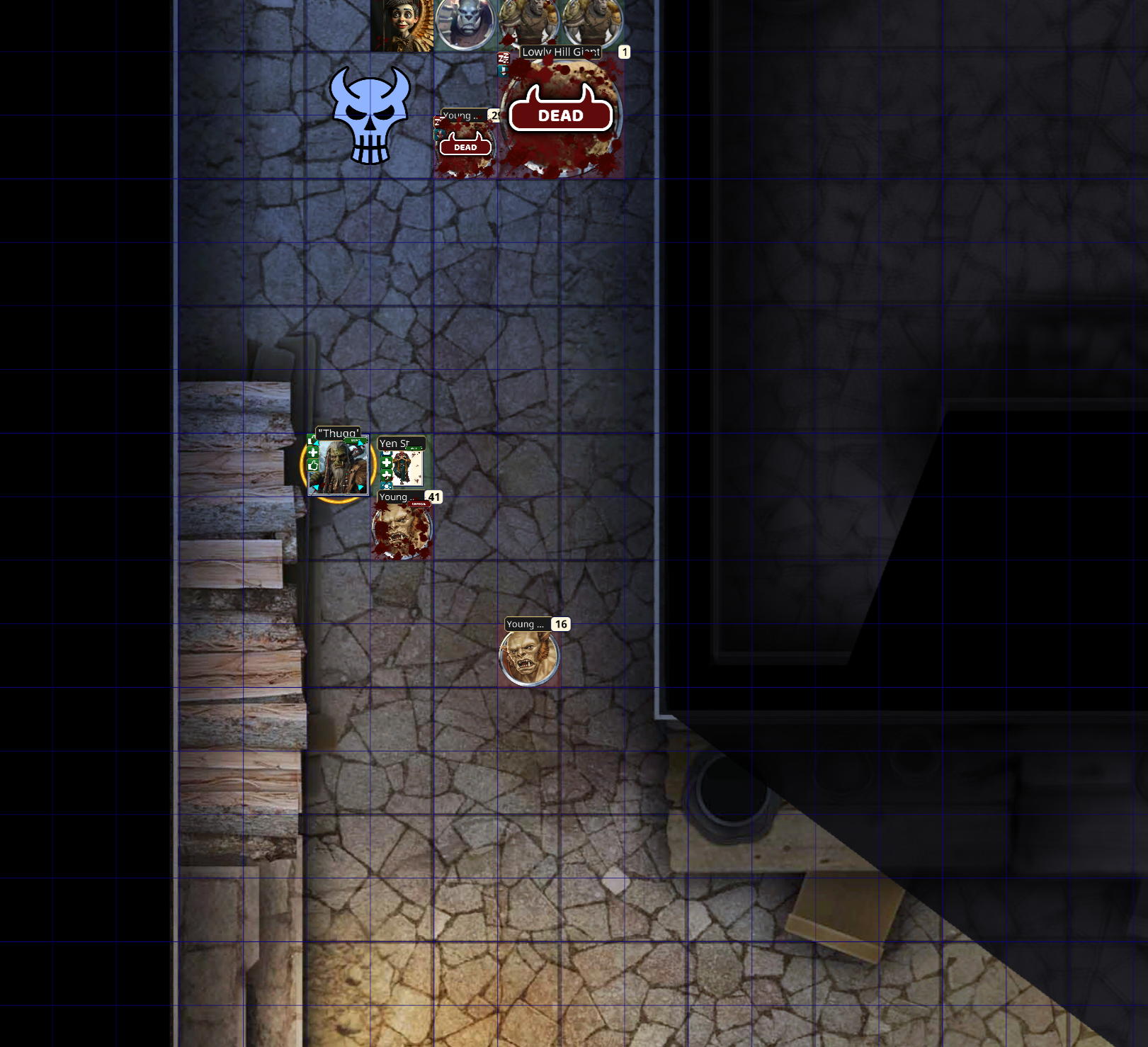Select the Lowly Hill Giant name label
This screenshot has height=1047, width=1148.
[561, 52]
